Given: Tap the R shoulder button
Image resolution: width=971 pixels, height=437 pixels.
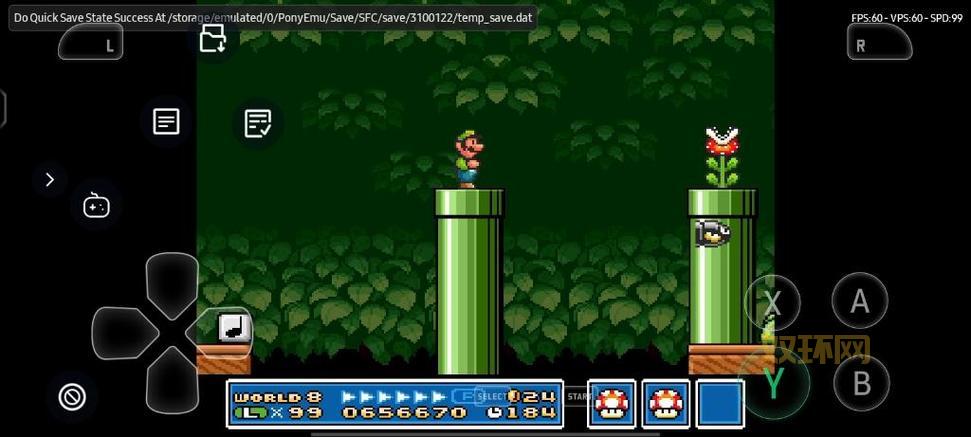Looking at the screenshot, I should [x=879, y=43].
